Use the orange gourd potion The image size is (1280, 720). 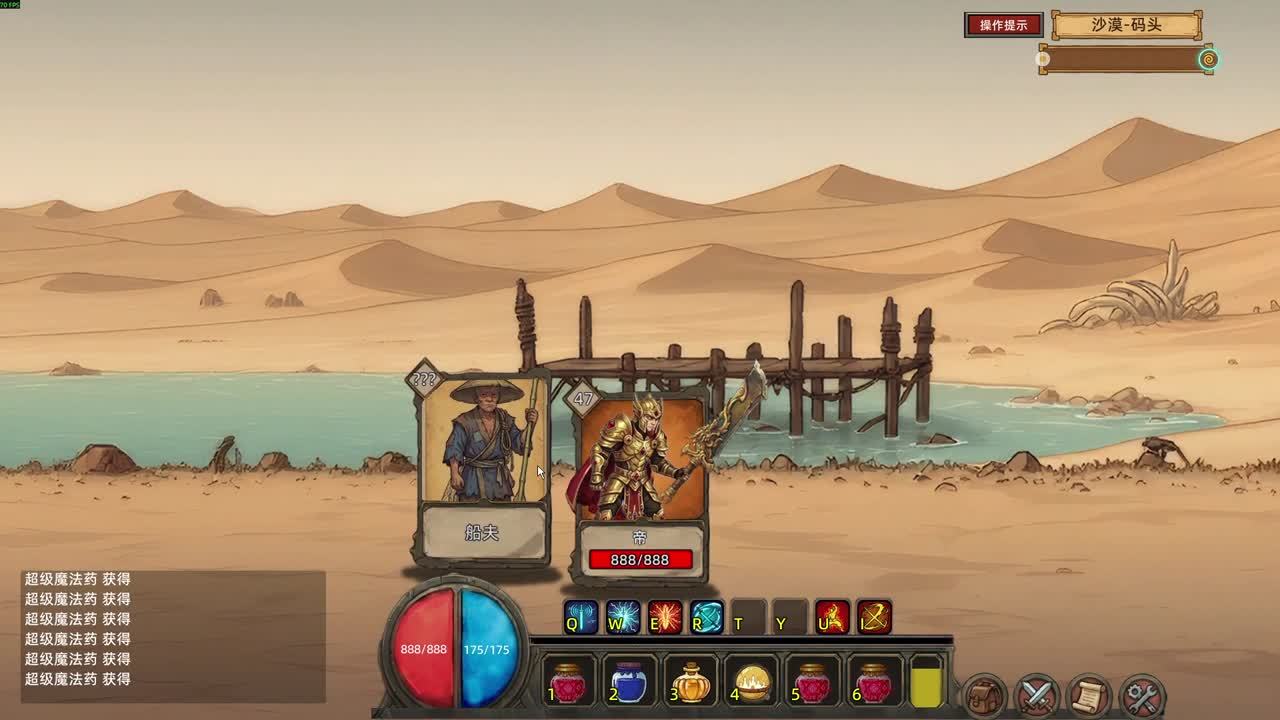691,683
